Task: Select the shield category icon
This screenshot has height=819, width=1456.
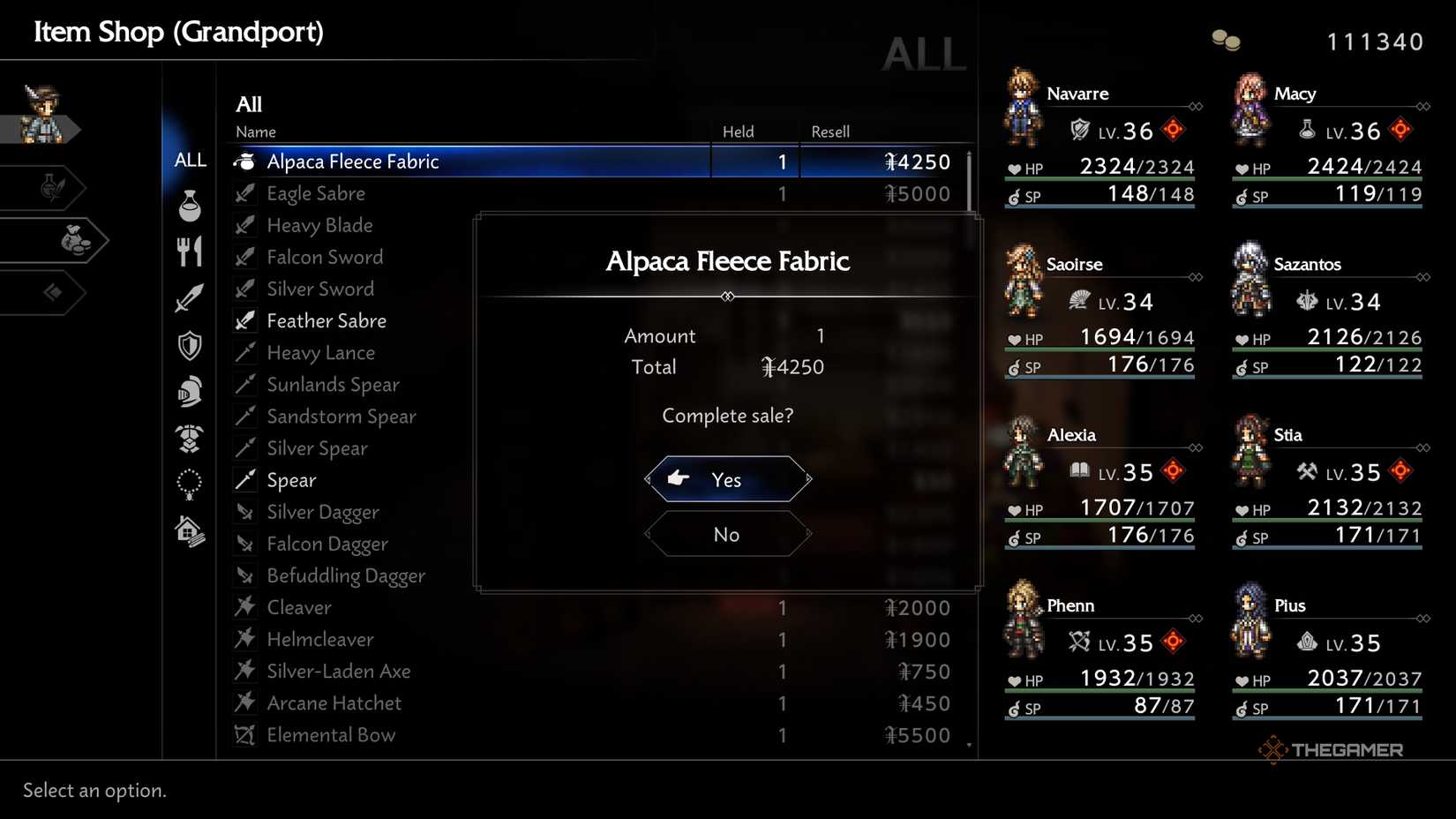Action: 189,345
